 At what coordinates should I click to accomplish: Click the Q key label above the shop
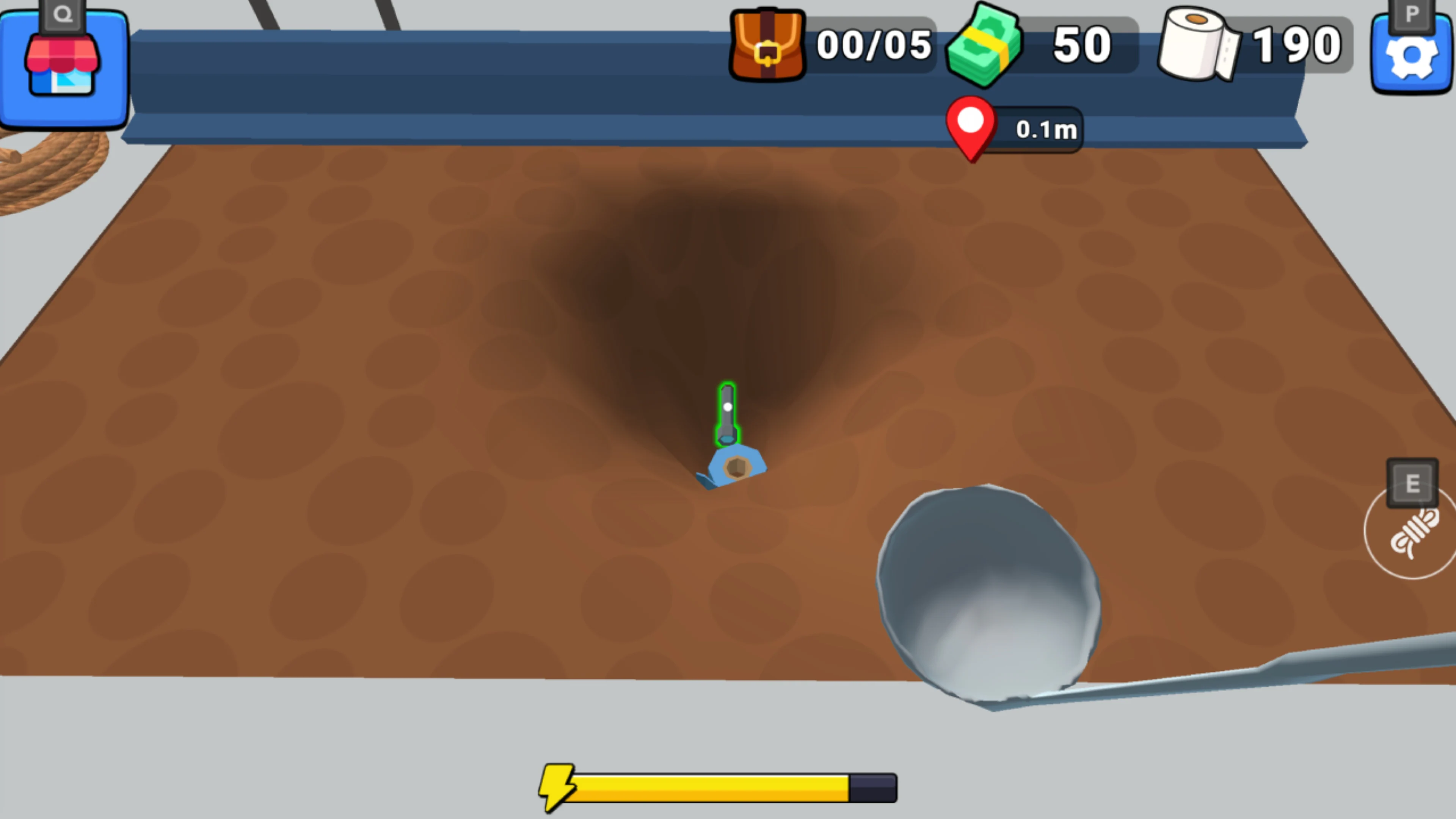(x=62, y=13)
